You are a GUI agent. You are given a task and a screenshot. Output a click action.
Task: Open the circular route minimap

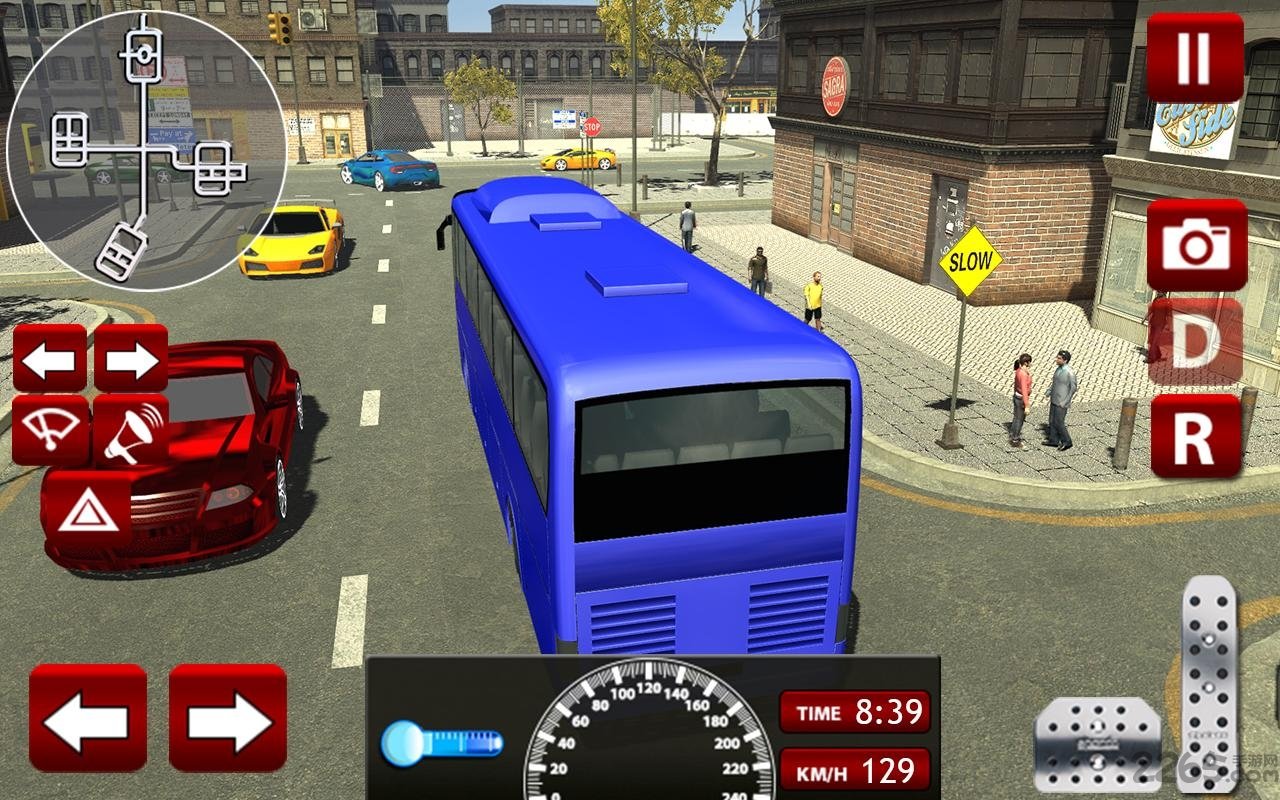(146, 150)
